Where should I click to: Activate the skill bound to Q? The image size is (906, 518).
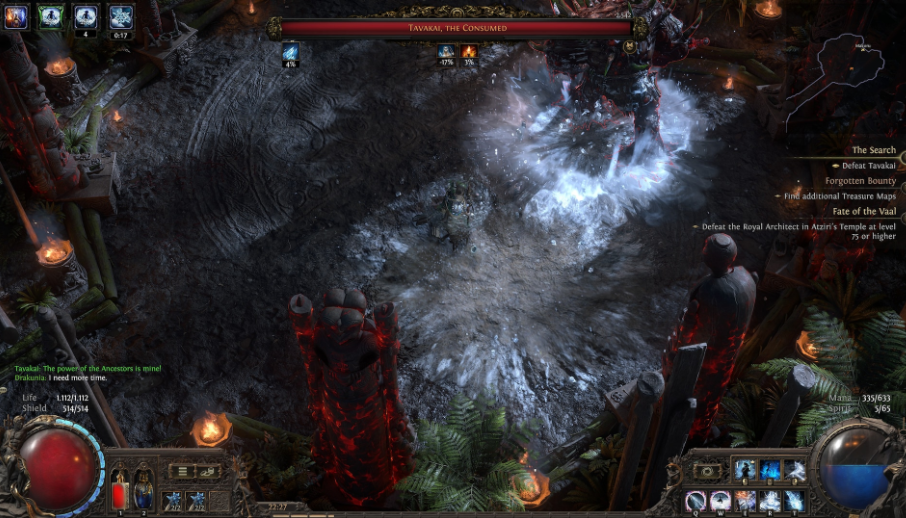695,499
